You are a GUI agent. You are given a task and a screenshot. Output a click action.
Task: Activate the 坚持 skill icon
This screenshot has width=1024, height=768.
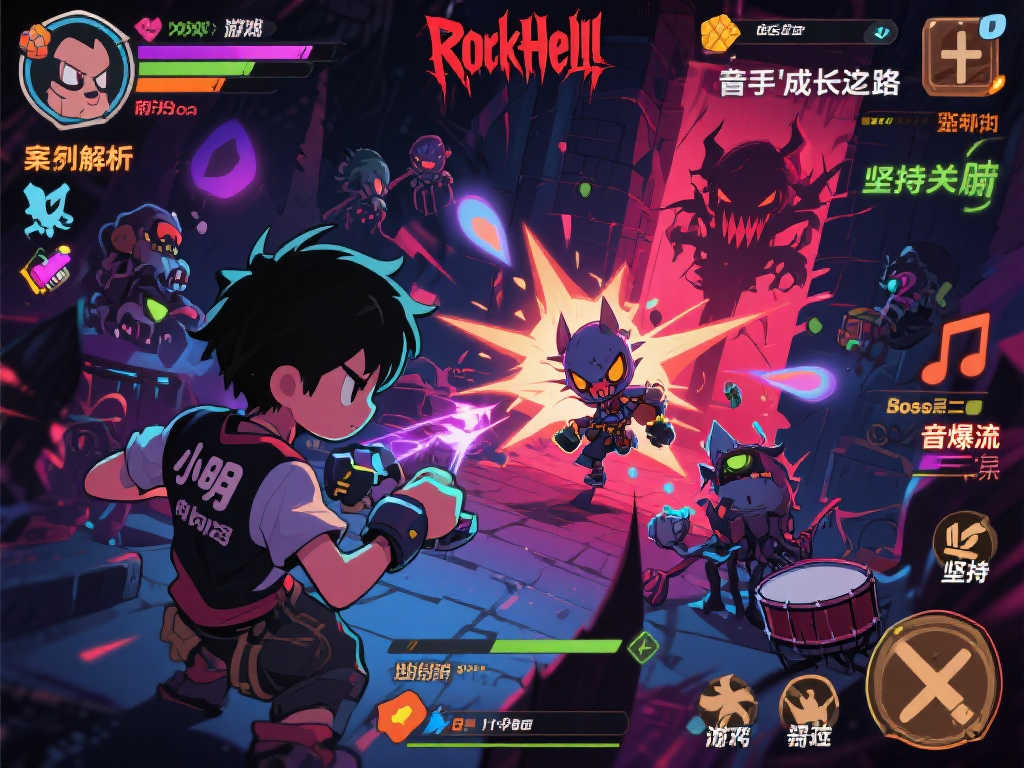pos(964,541)
